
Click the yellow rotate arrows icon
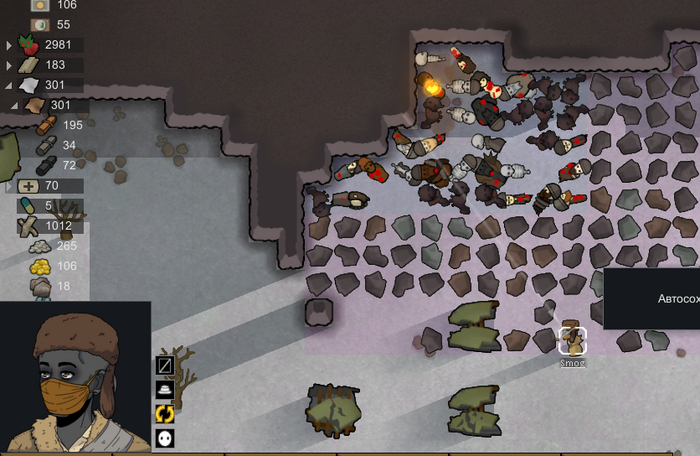[x=164, y=414]
